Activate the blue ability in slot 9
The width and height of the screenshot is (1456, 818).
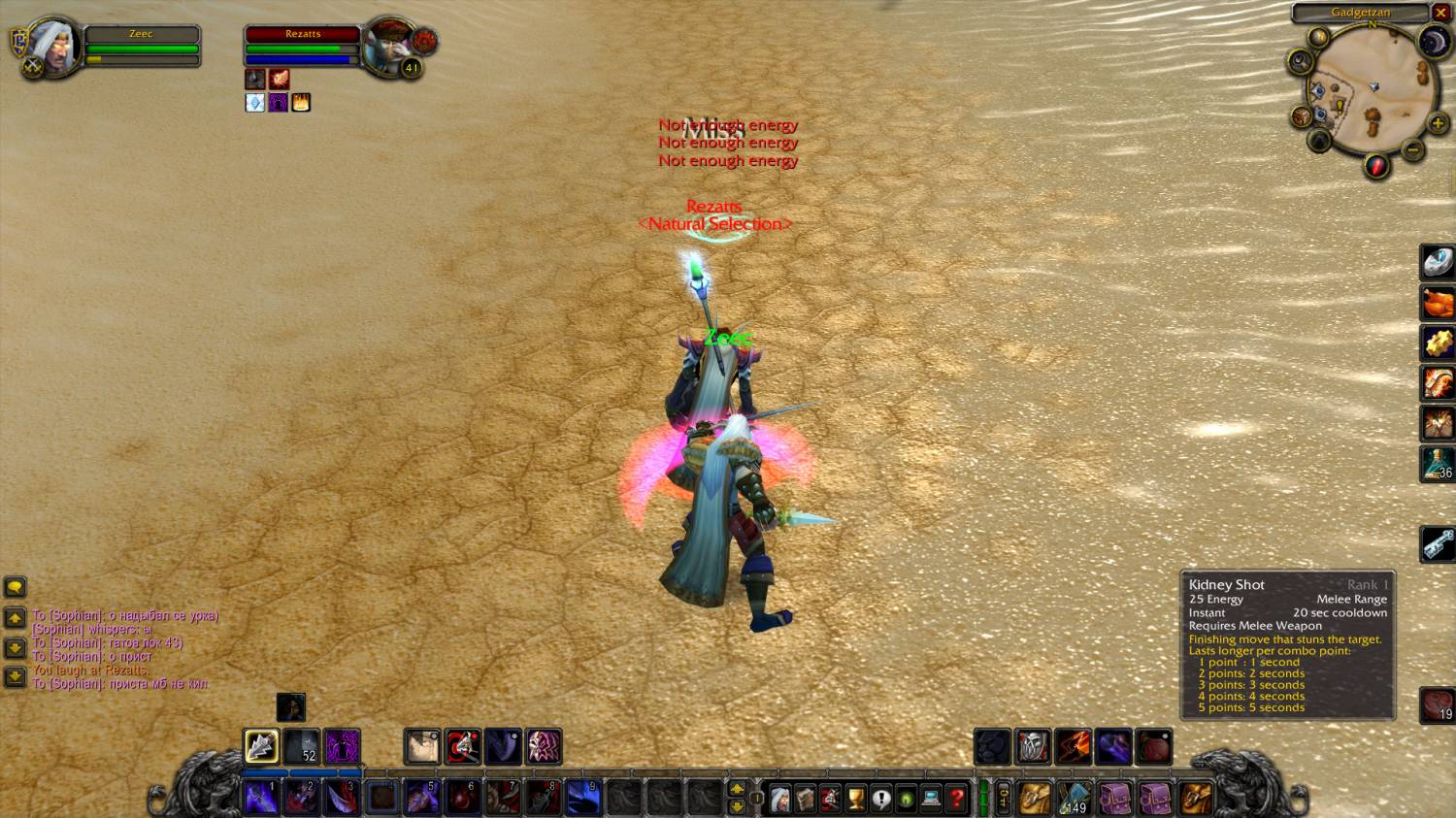[582, 797]
